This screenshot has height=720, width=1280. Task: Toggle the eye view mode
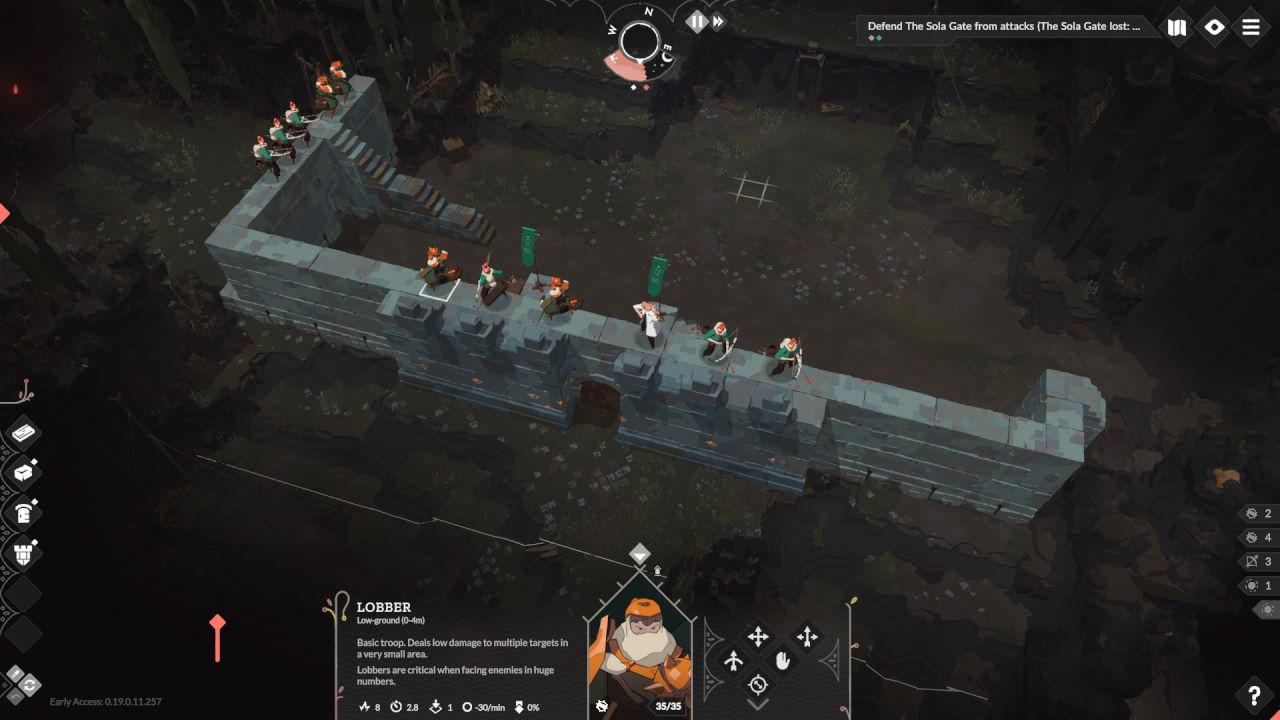pyautogui.click(x=1214, y=28)
